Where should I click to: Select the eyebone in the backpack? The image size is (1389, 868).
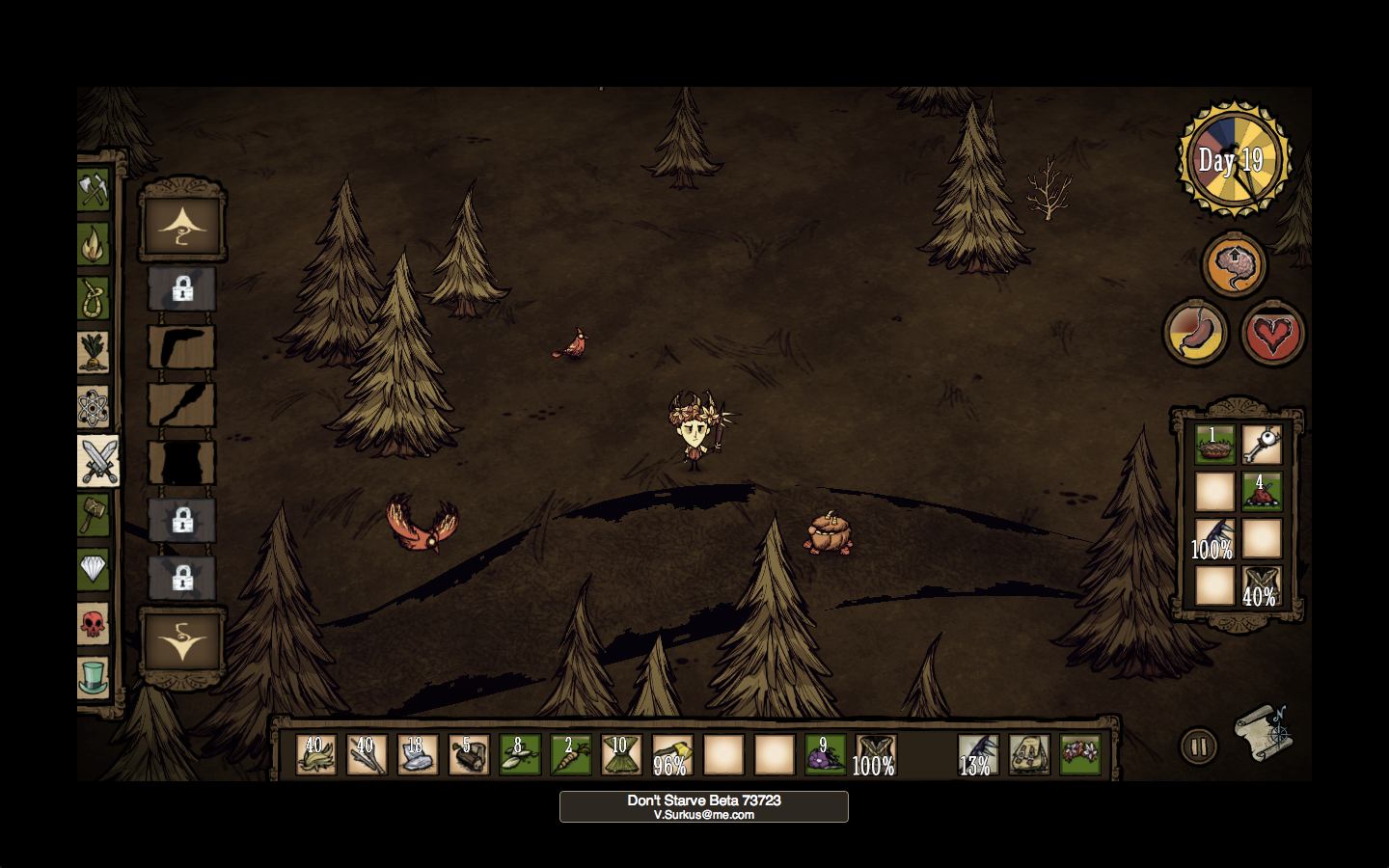tap(1261, 445)
